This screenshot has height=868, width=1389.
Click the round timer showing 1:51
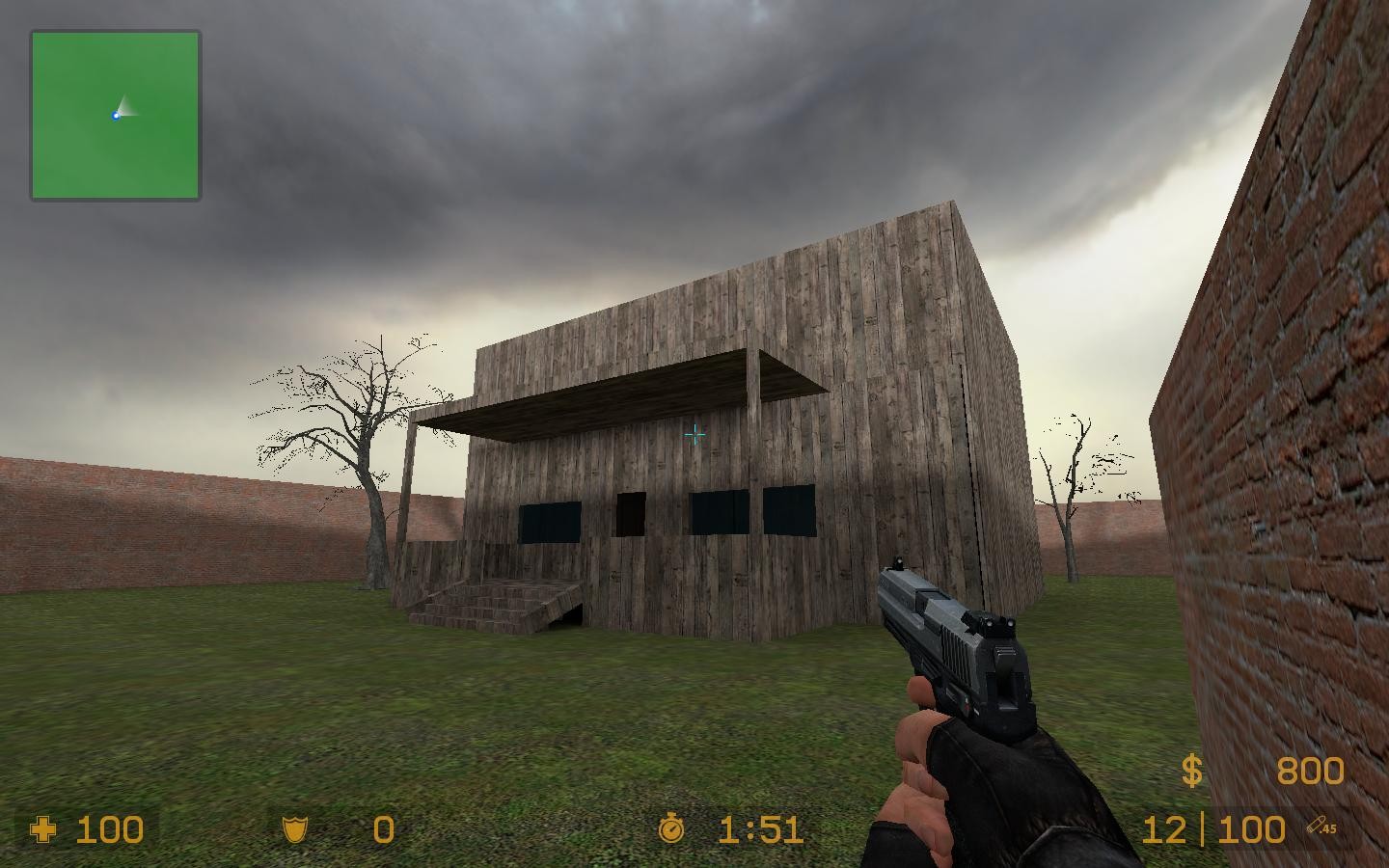tap(761, 829)
